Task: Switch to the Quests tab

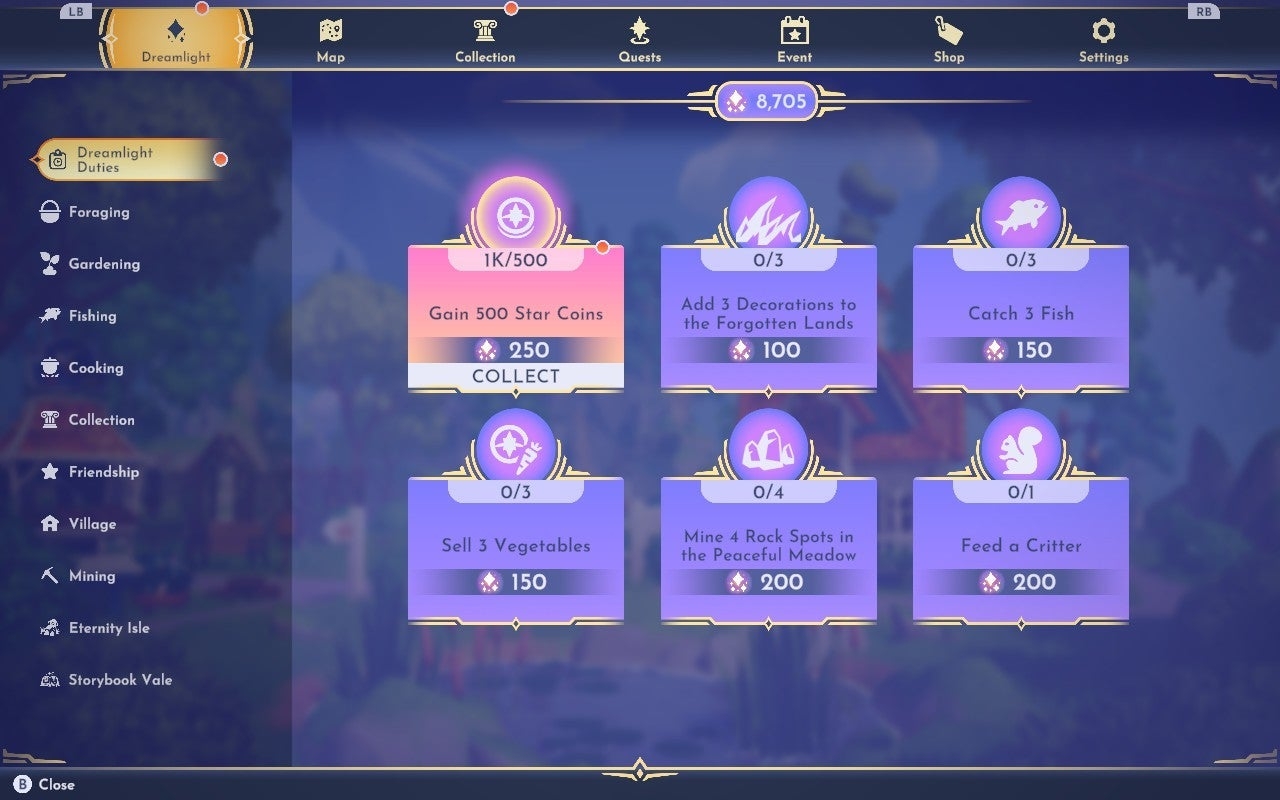Action: pyautogui.click(x=639, y=38)
